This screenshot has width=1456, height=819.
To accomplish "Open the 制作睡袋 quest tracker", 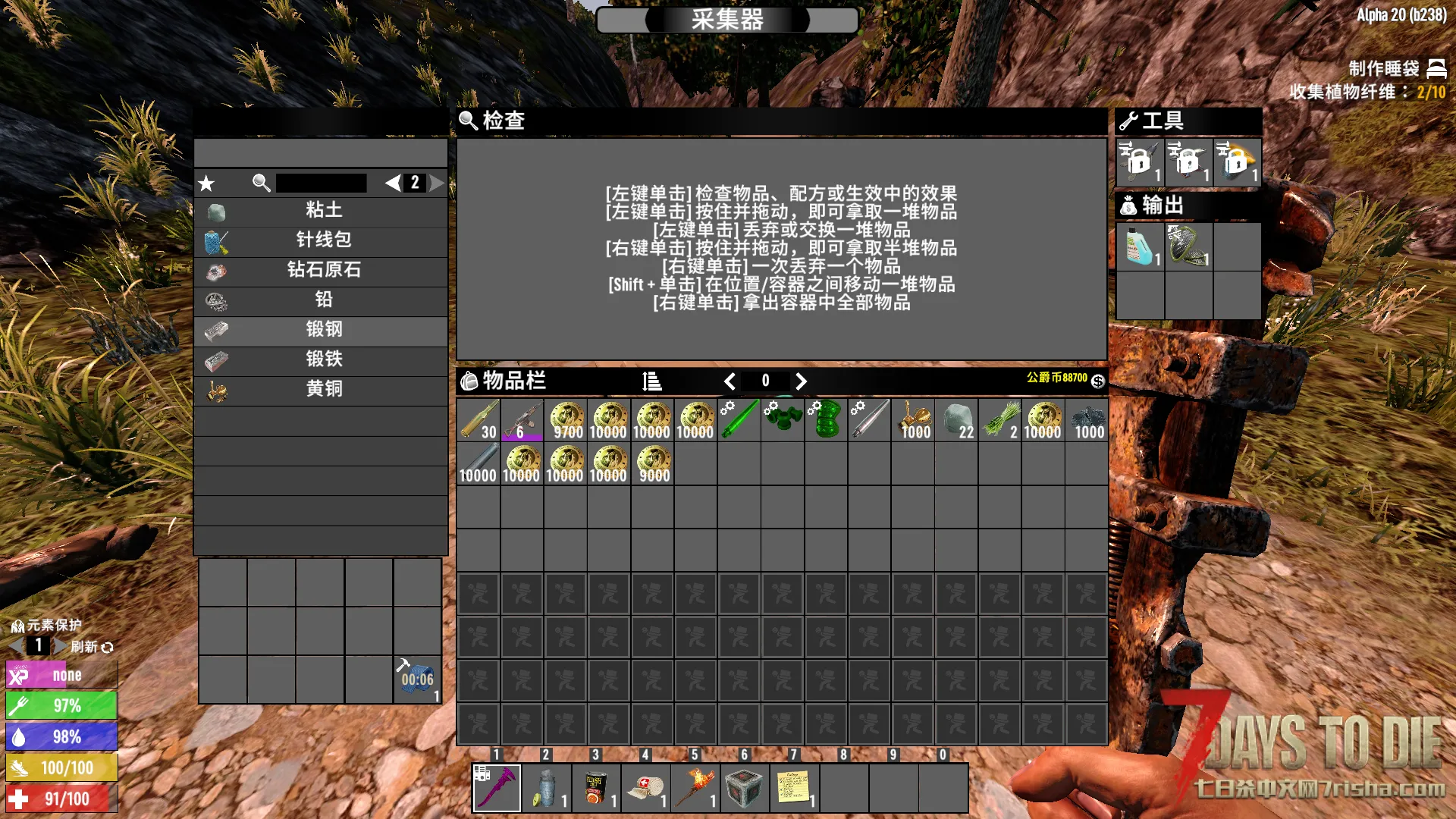I will tap(1383, 69).
